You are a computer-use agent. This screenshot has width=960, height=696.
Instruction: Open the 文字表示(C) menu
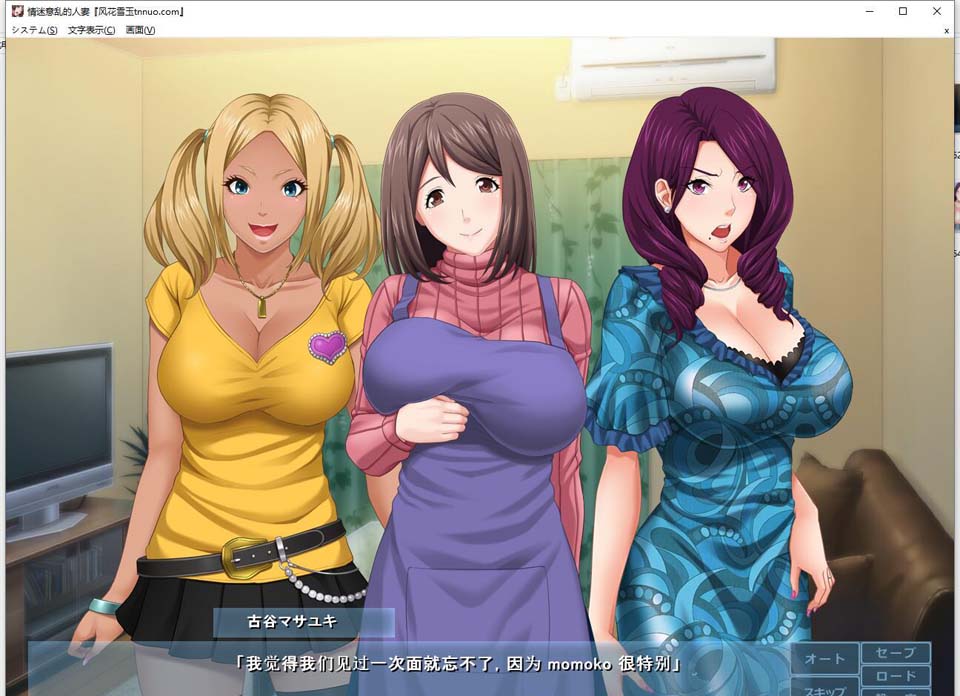(x=91, y=30)
